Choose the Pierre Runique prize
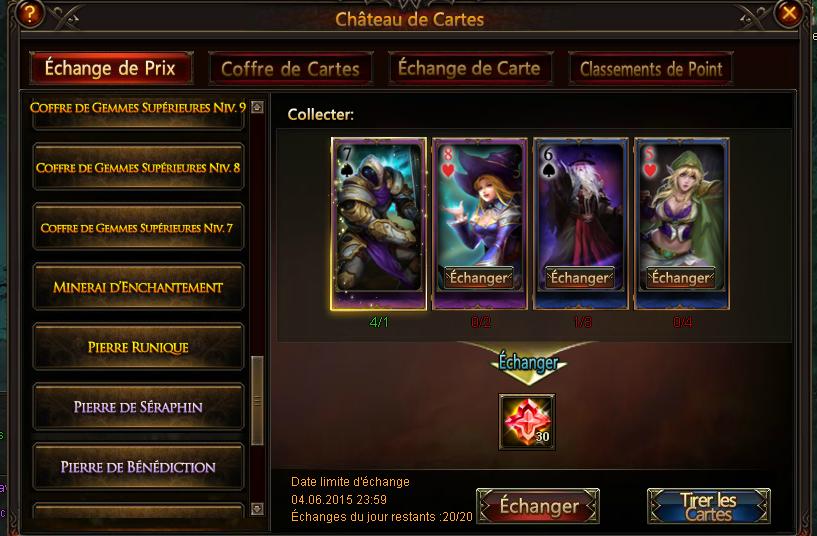Viewport: 817px width, 536px height. coord(138,348)
